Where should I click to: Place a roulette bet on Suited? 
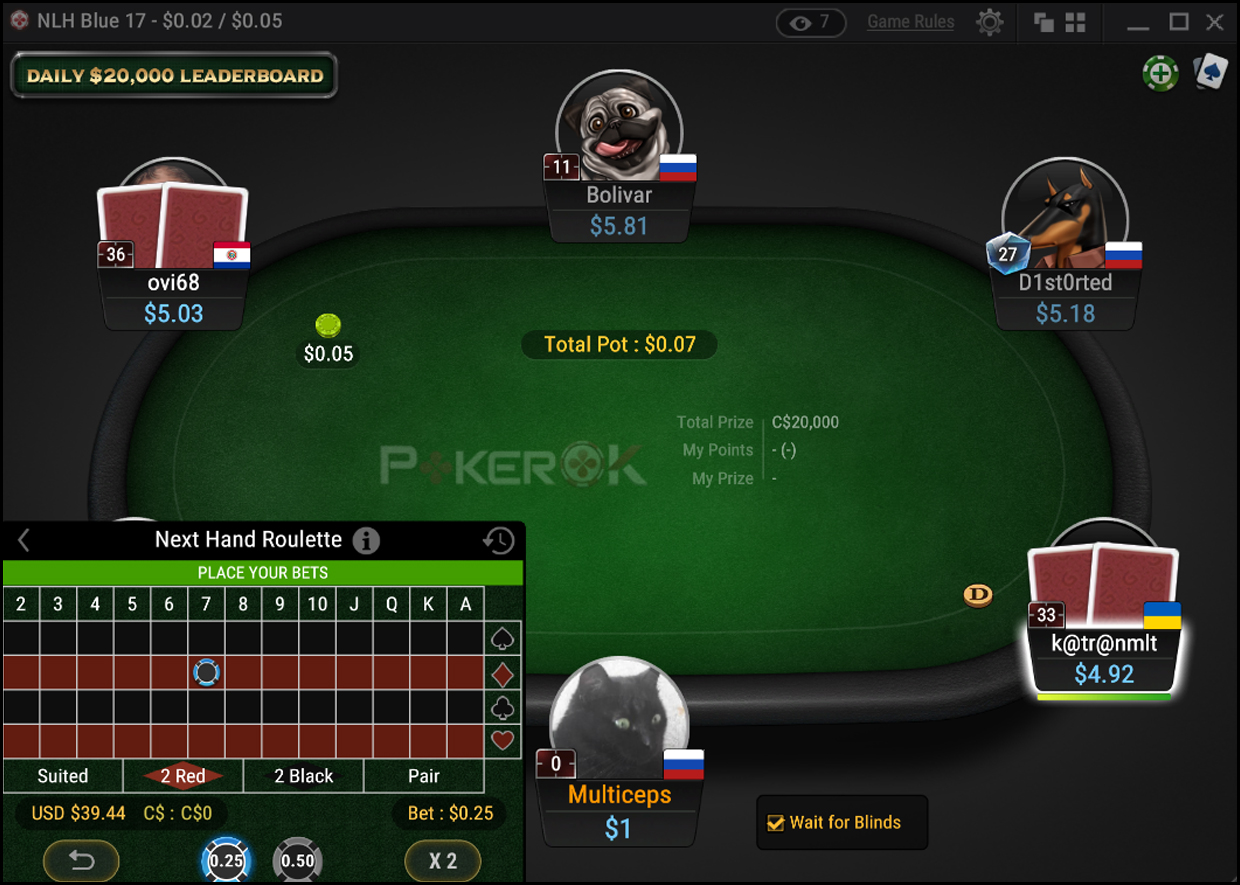click(x=63, y=776)
